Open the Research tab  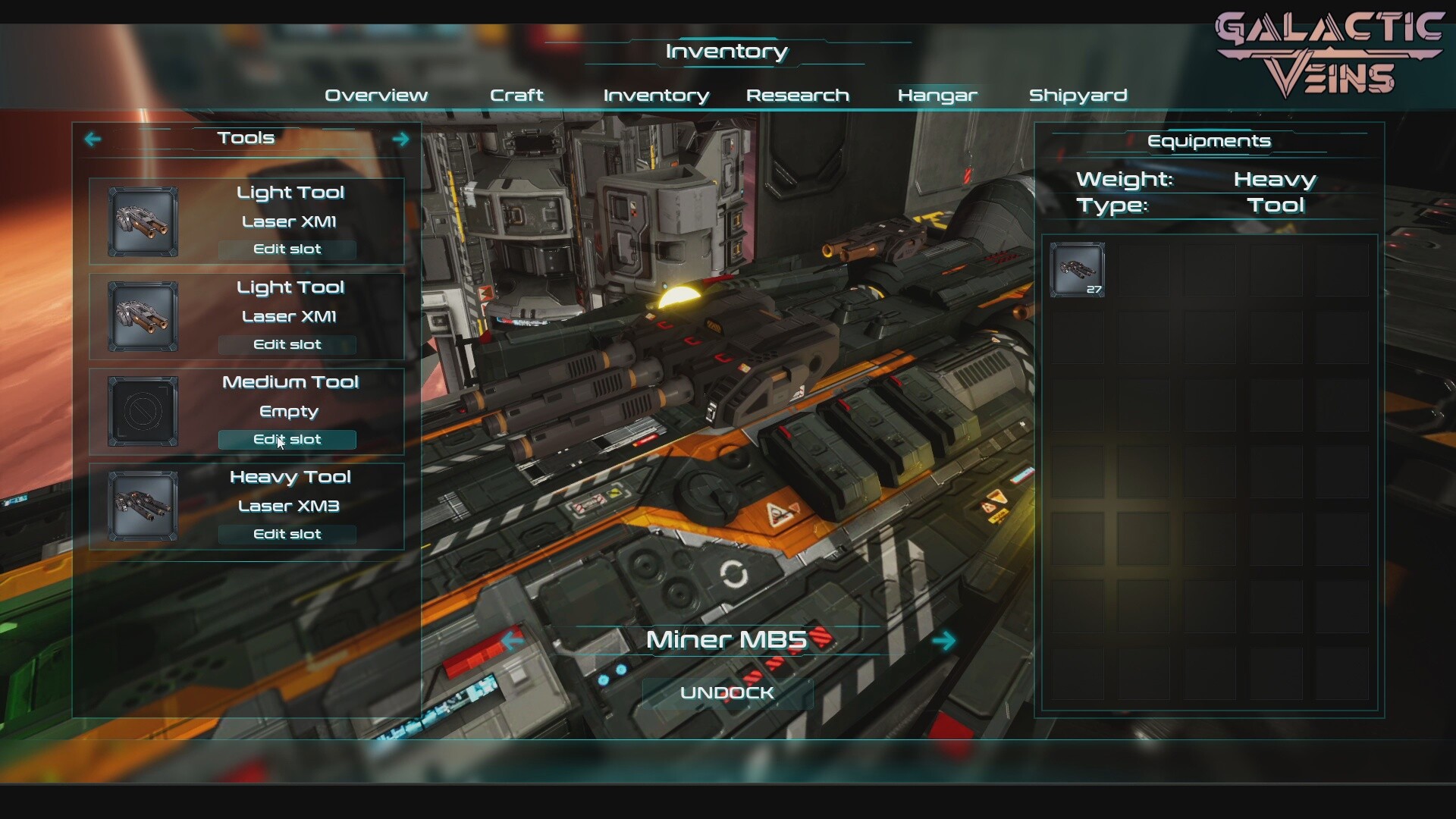tap(797, 96)
